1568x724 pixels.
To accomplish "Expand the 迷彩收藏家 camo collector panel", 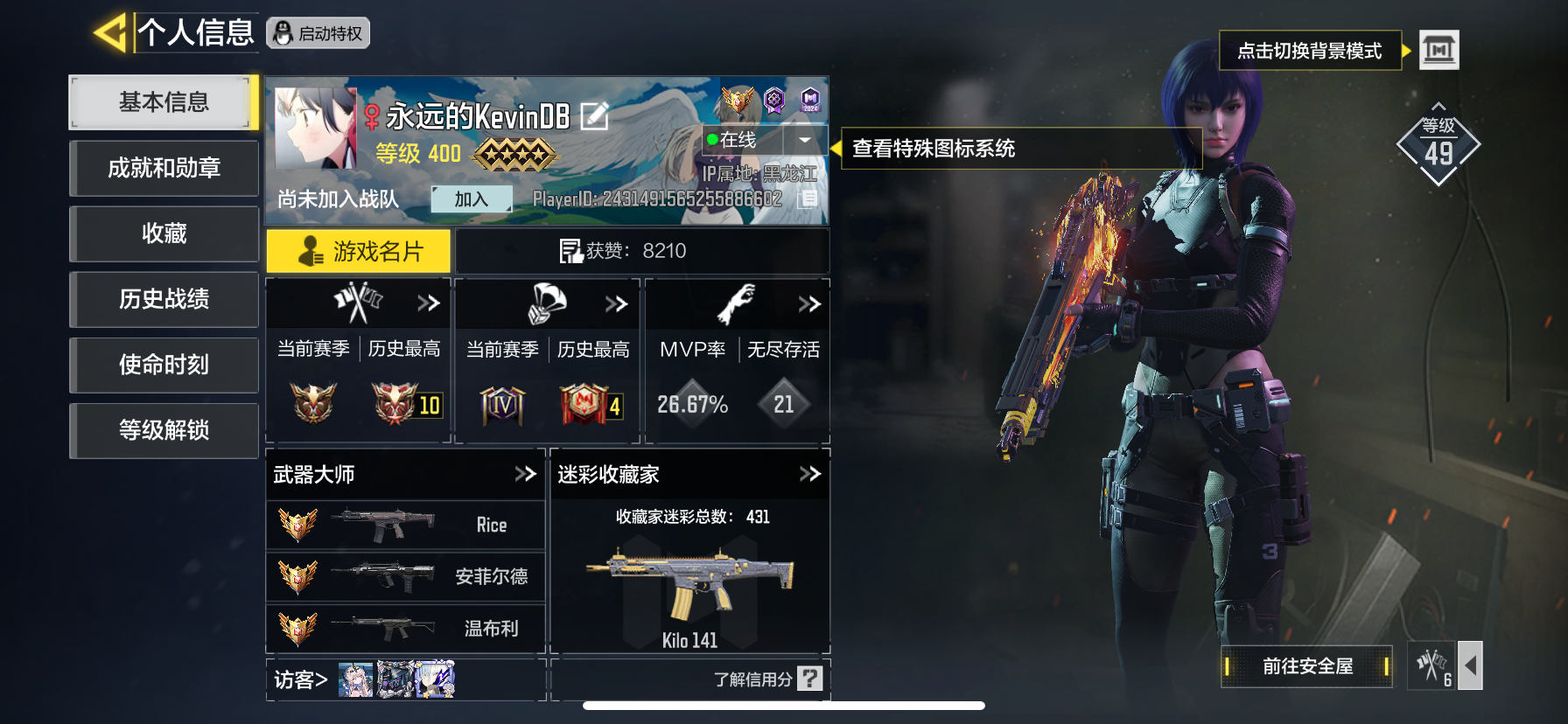I will 809,474.
